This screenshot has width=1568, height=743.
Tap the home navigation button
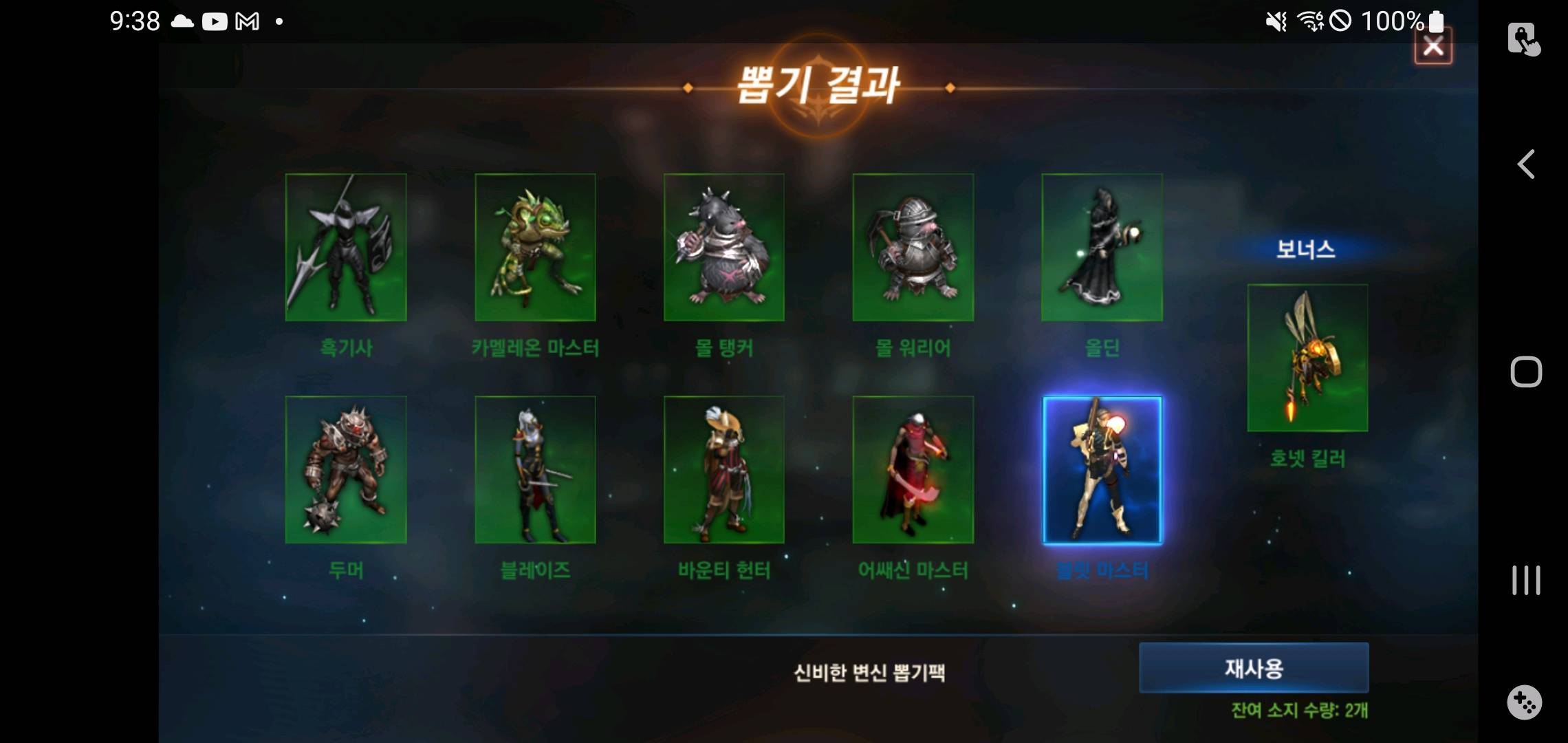pos(1527,371)
